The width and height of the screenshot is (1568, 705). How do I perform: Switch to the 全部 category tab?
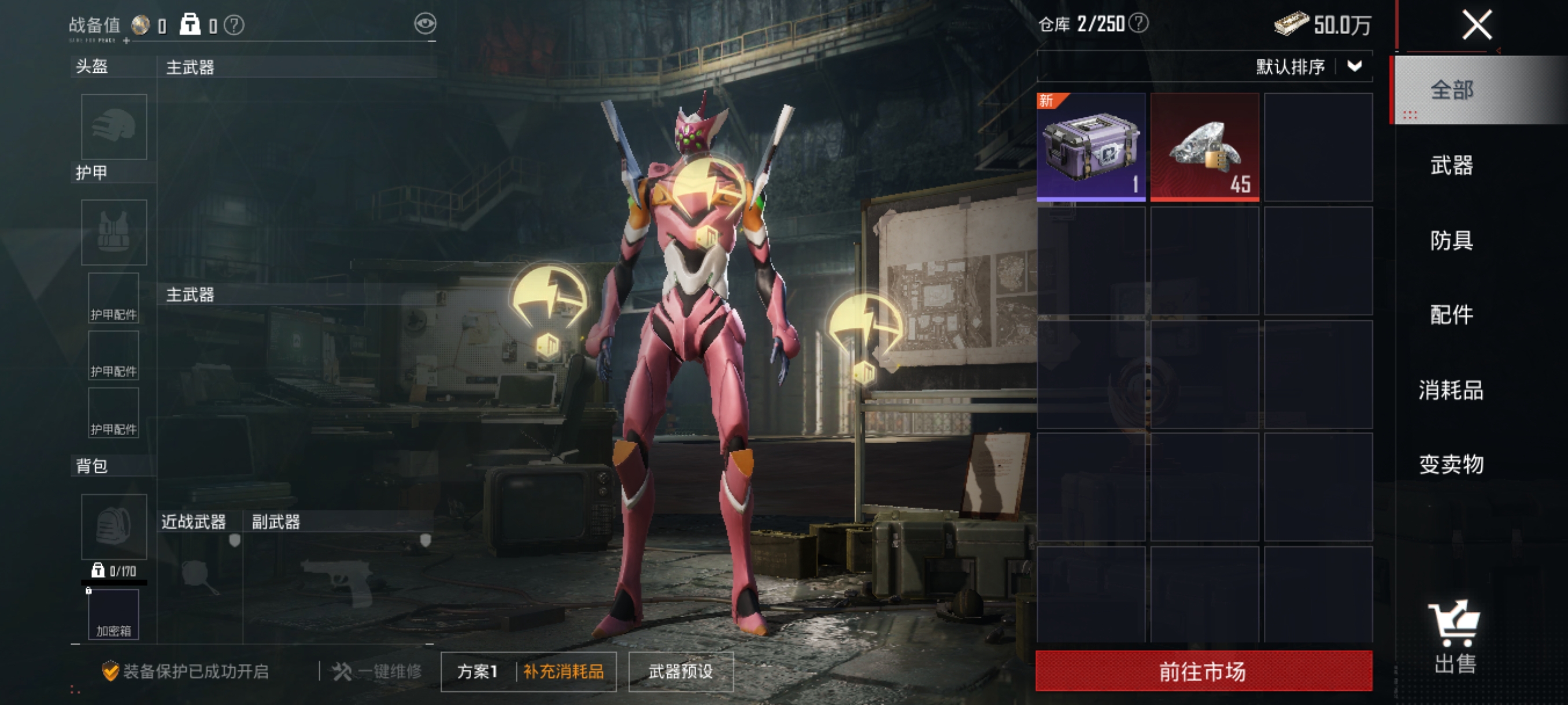tap(1452, 90)
